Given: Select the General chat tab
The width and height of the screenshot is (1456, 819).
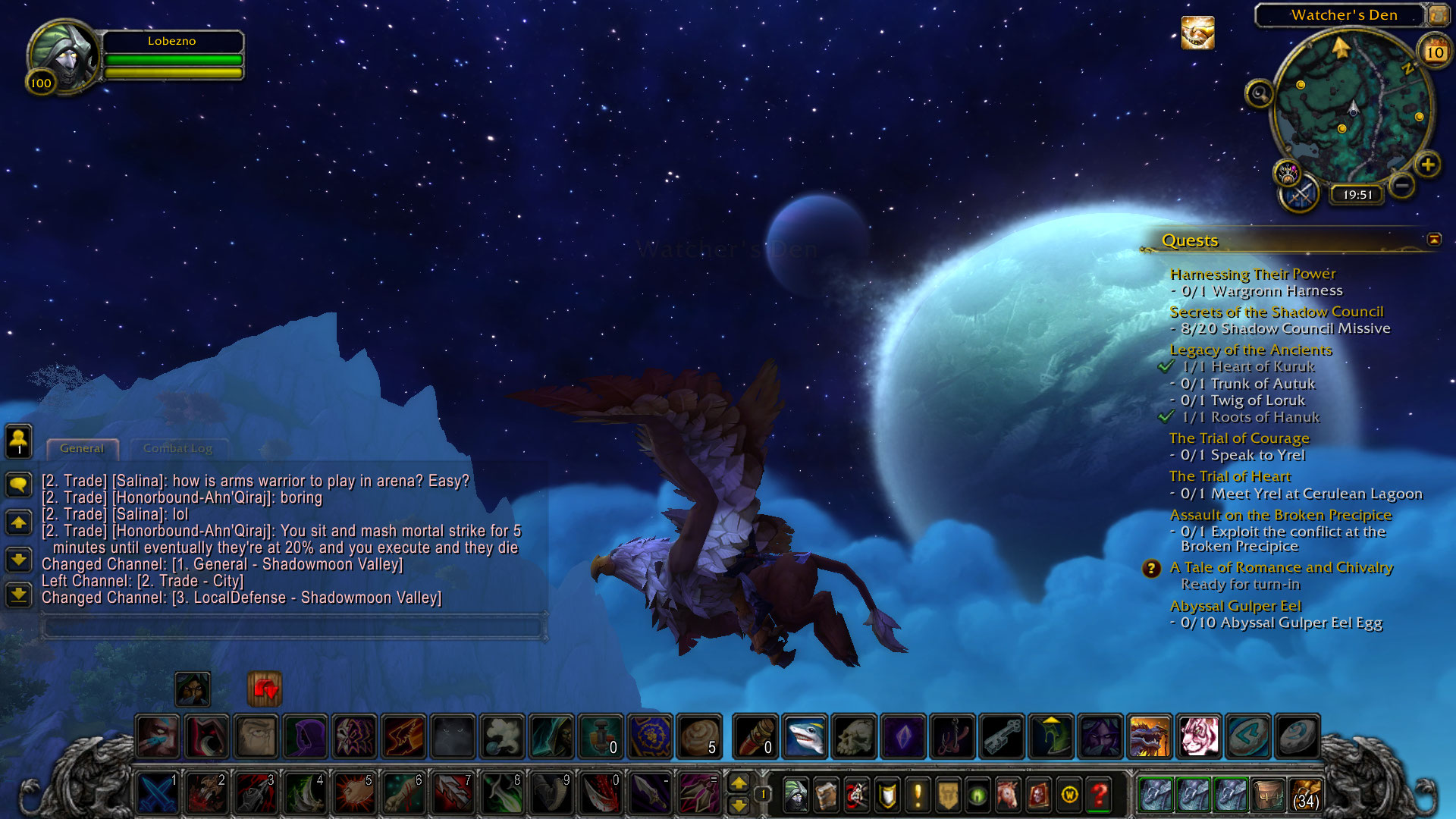Looking at the screenshot, I should pos(82,449).
